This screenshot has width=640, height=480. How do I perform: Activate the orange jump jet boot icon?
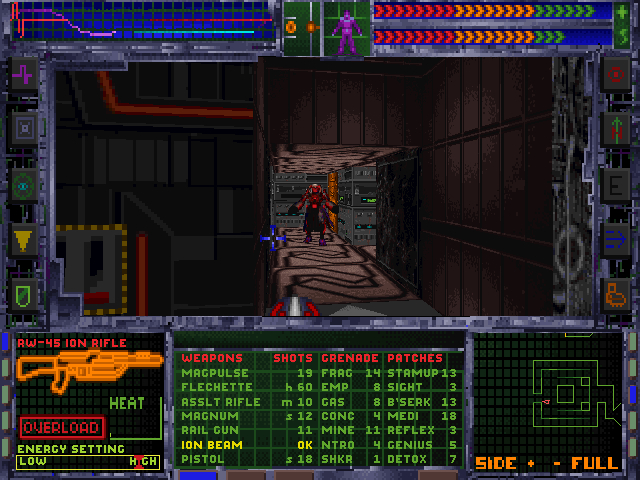click(x=613, y=293)
